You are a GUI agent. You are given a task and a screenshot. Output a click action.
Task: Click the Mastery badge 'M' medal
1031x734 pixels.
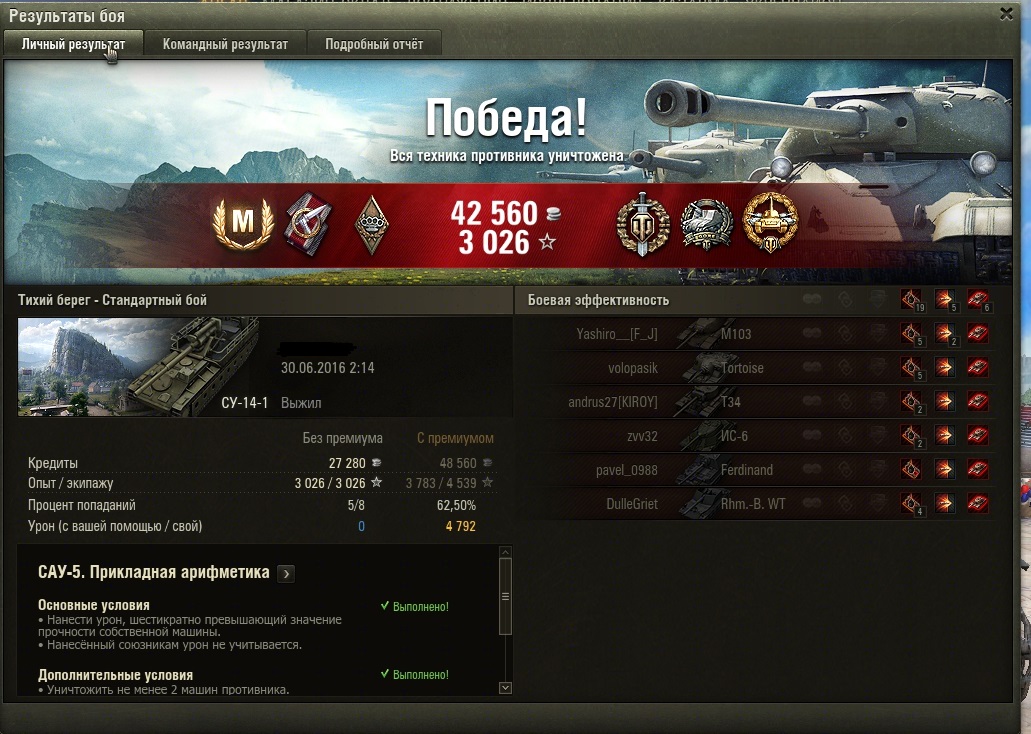pos(242,224)
